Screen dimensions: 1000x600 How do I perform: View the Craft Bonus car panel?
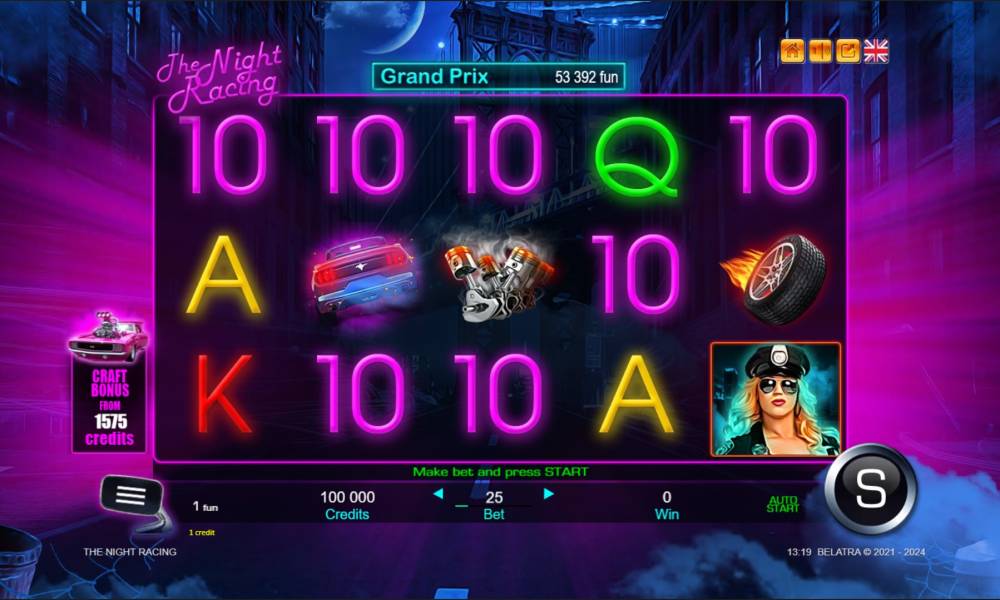(x=108, y=385)
